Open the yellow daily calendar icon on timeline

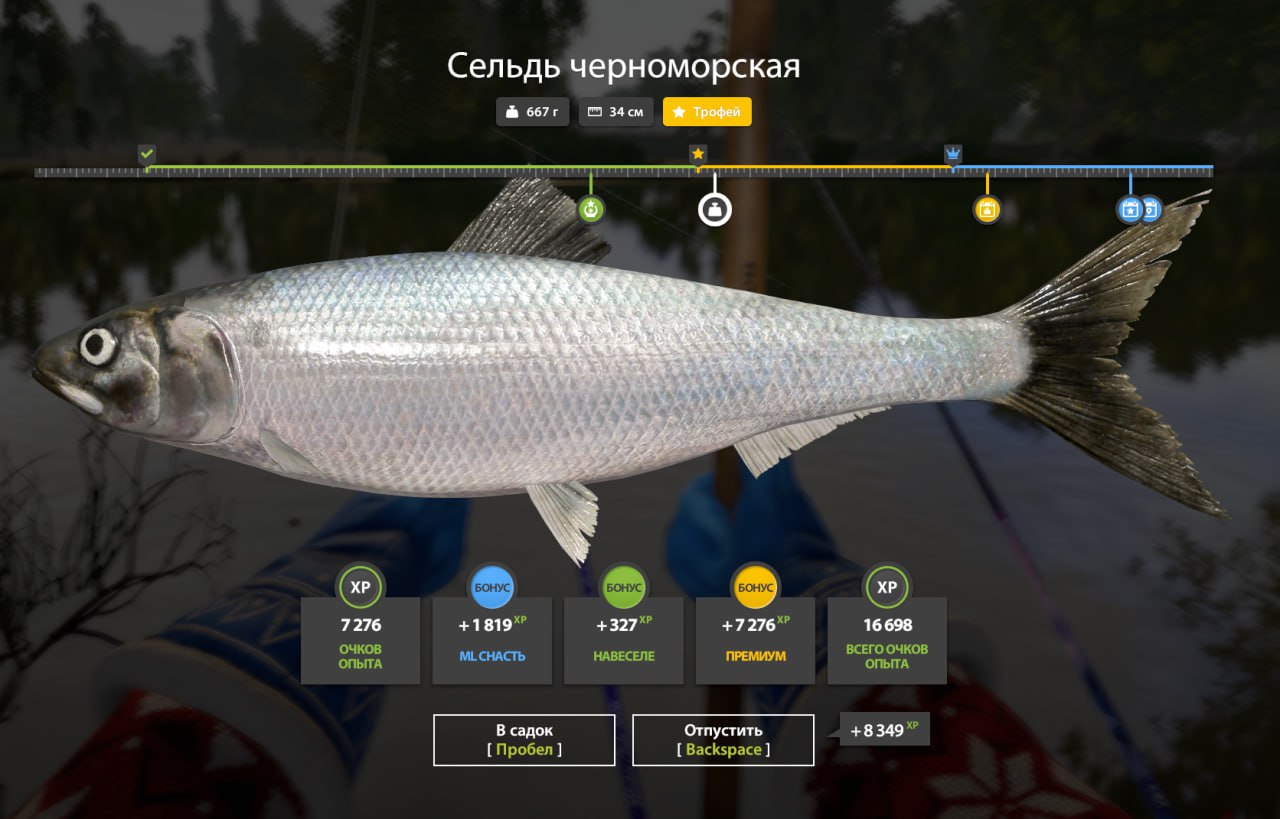[x=988, y=210]
